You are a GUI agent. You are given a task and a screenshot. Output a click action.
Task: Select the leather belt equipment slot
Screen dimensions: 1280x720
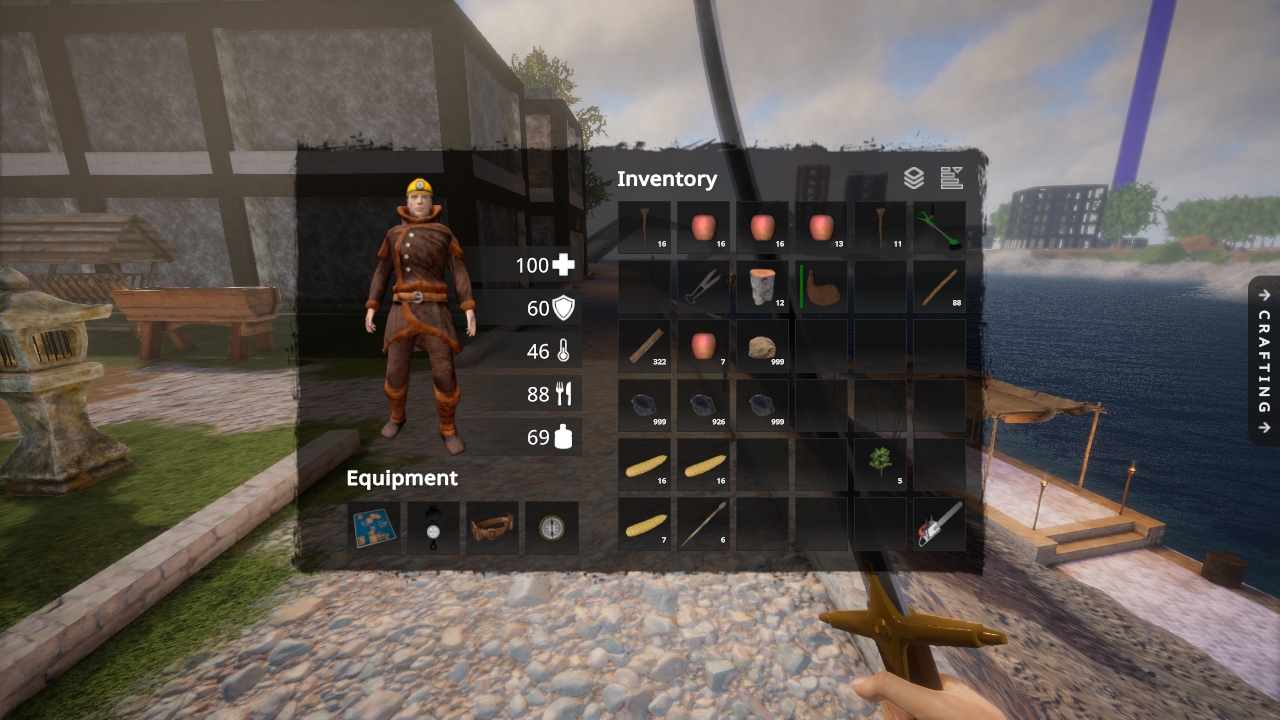click(492, 527)
